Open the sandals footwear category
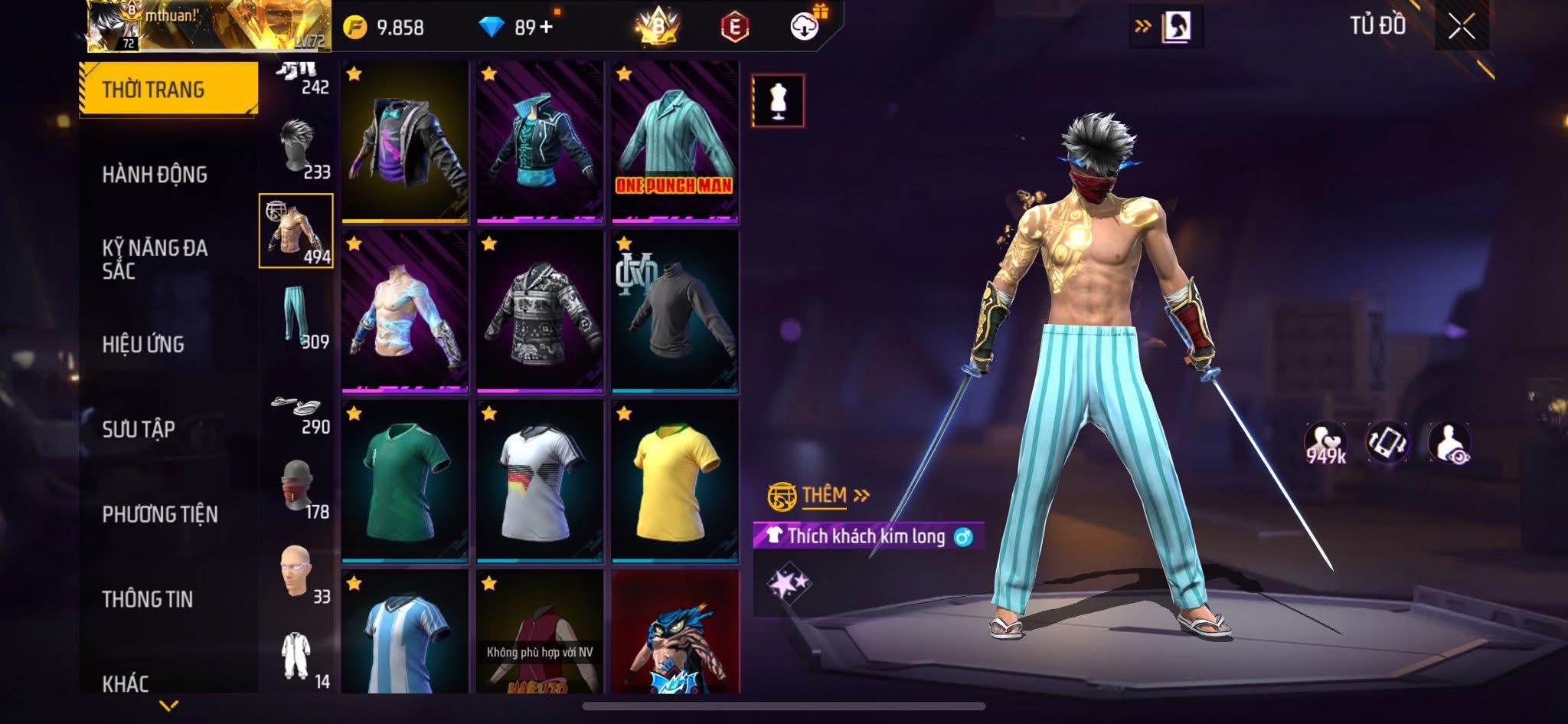 (297, 411)
